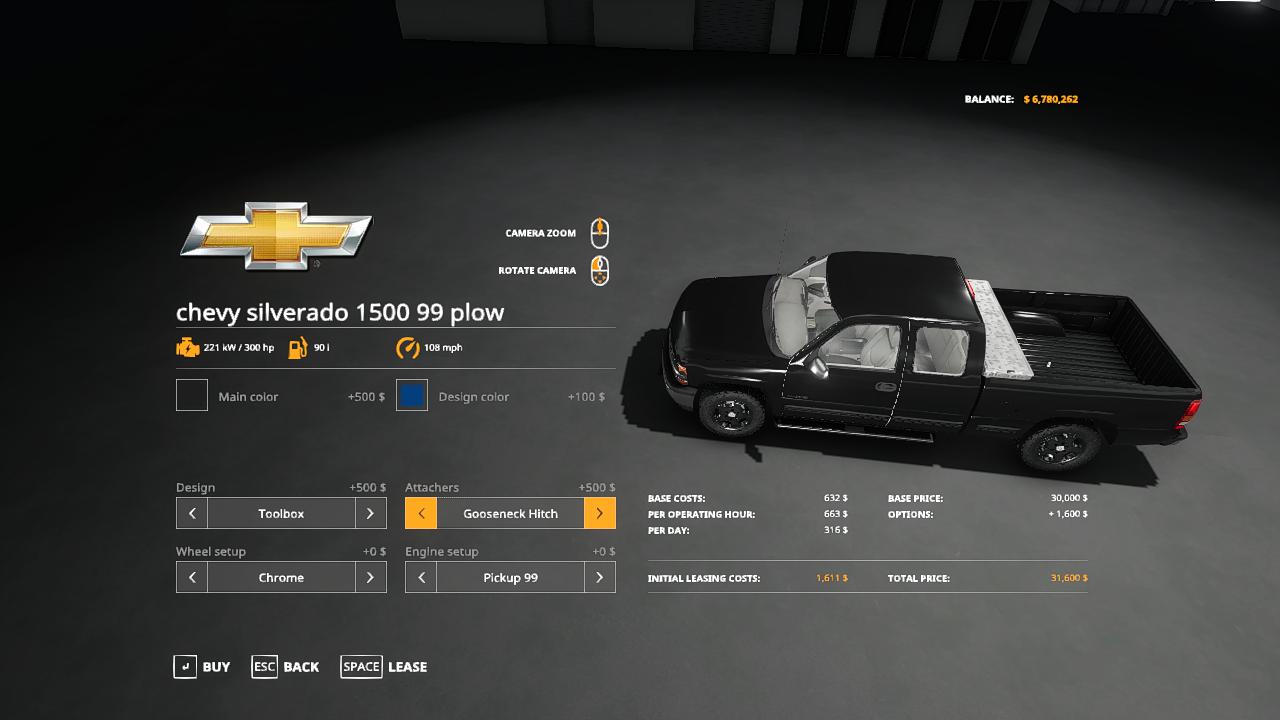Choose next Wheel setup after Chrome

pyautogui.click(x=370, y=577)
